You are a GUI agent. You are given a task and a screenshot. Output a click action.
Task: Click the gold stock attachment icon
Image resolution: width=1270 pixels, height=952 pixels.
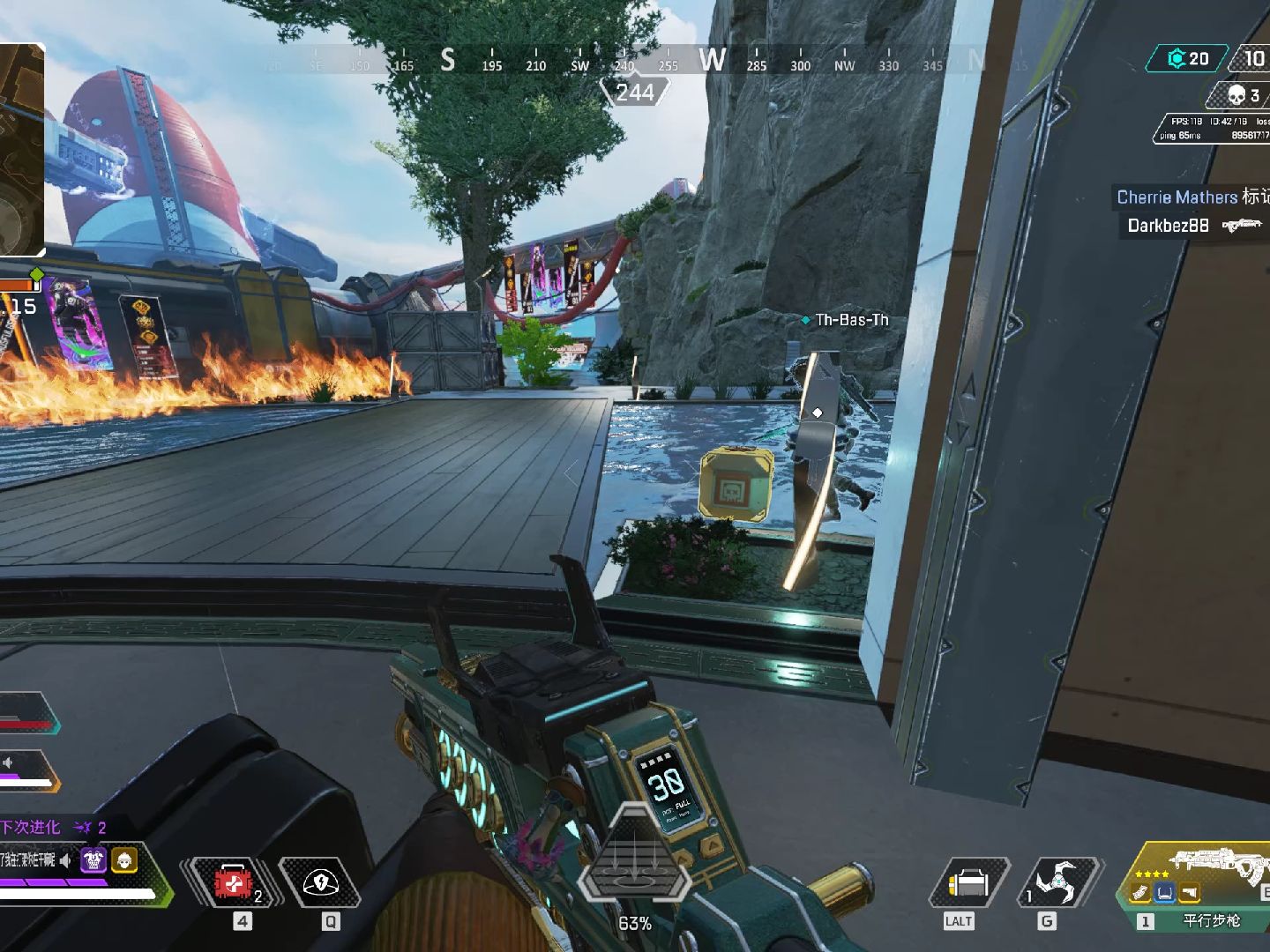tap(1190, 893)
